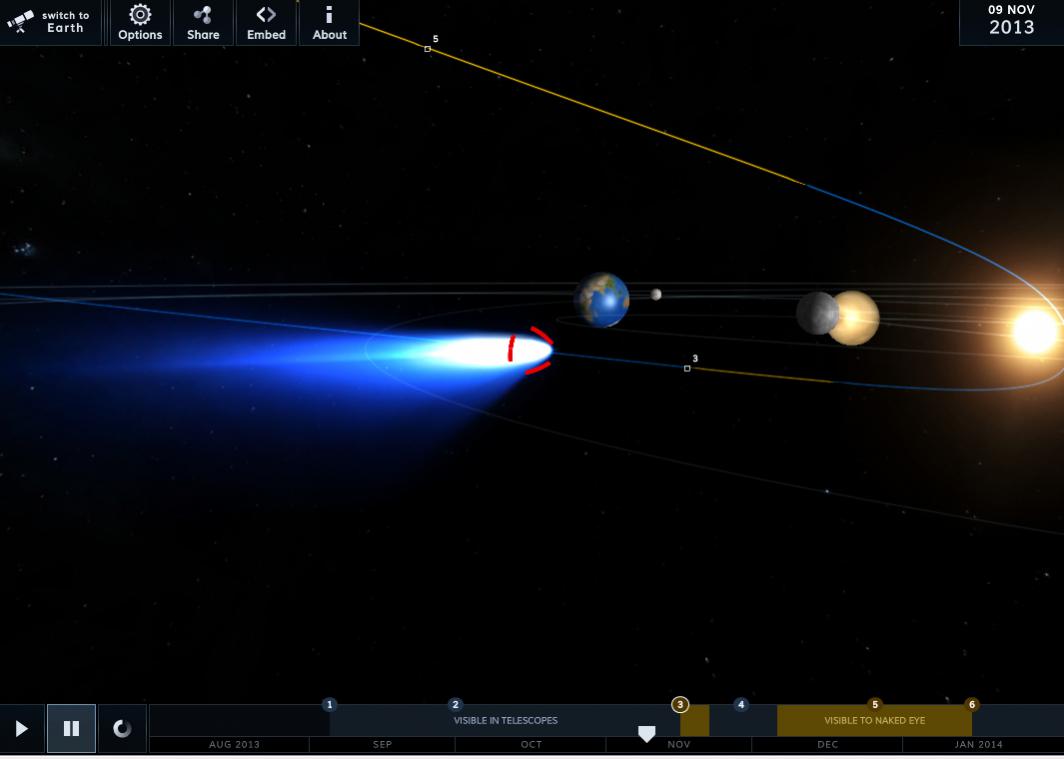
Task: Click the Visible to Naked Eye timeline segment
Action: click(x=874, y=721)
